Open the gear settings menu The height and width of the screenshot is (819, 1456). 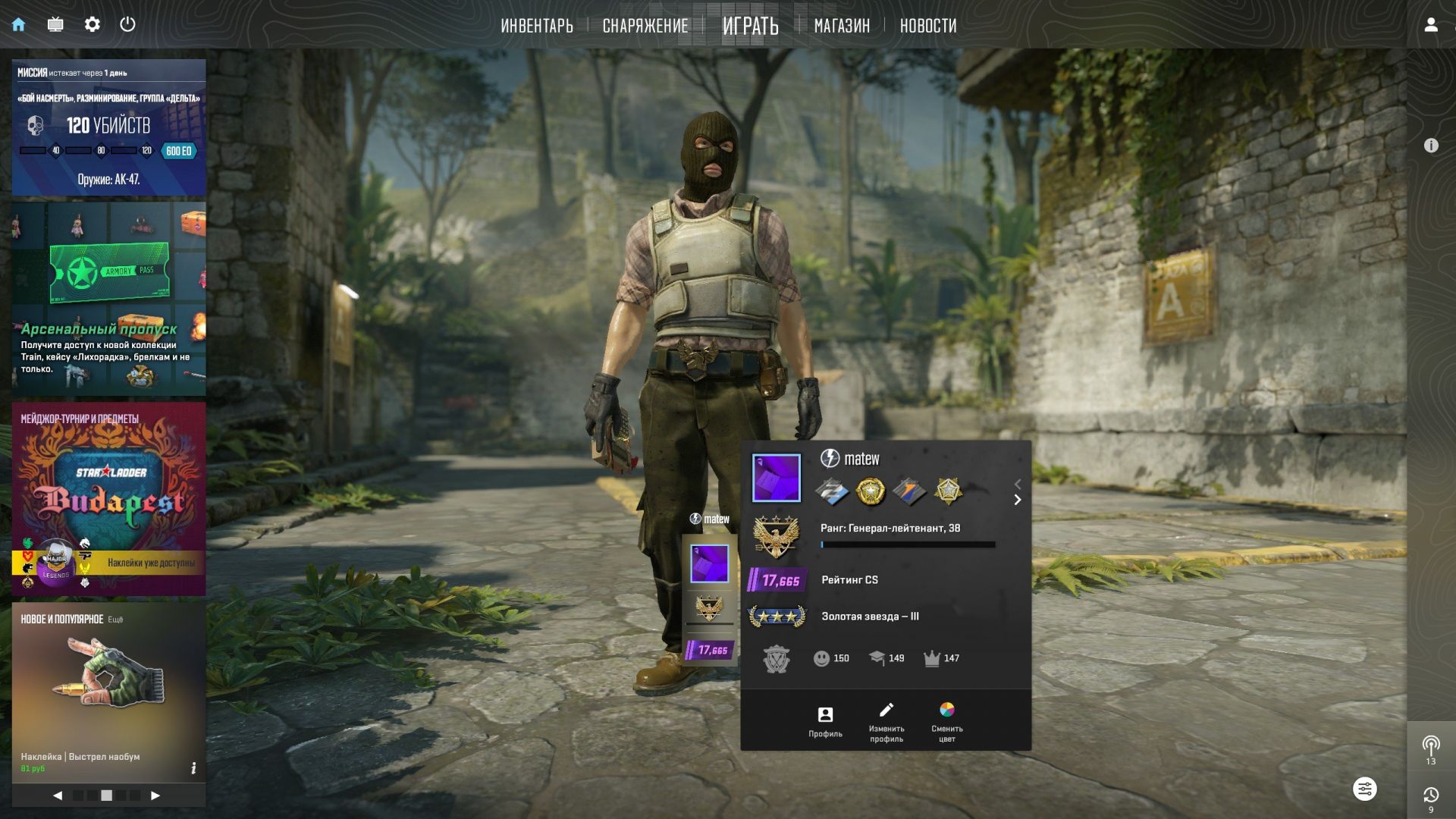point(92,24)
